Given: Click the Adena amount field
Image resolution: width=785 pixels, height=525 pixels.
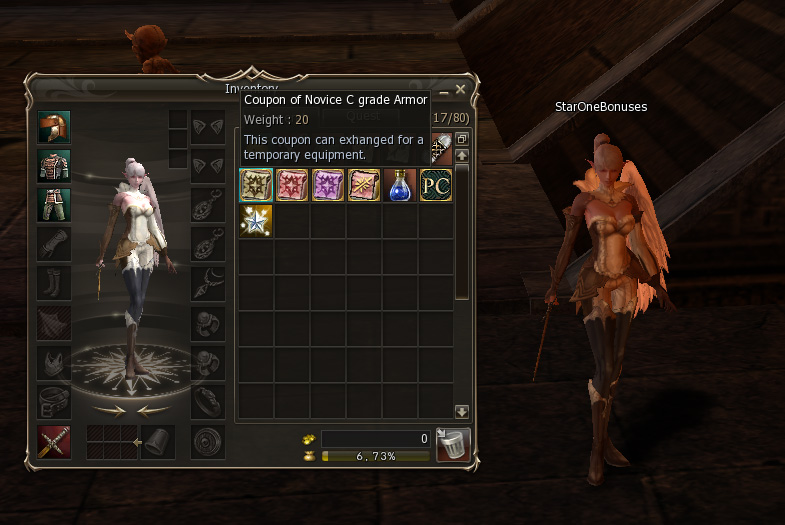Looking at the screenshot, I should click(x=375, y=438).
